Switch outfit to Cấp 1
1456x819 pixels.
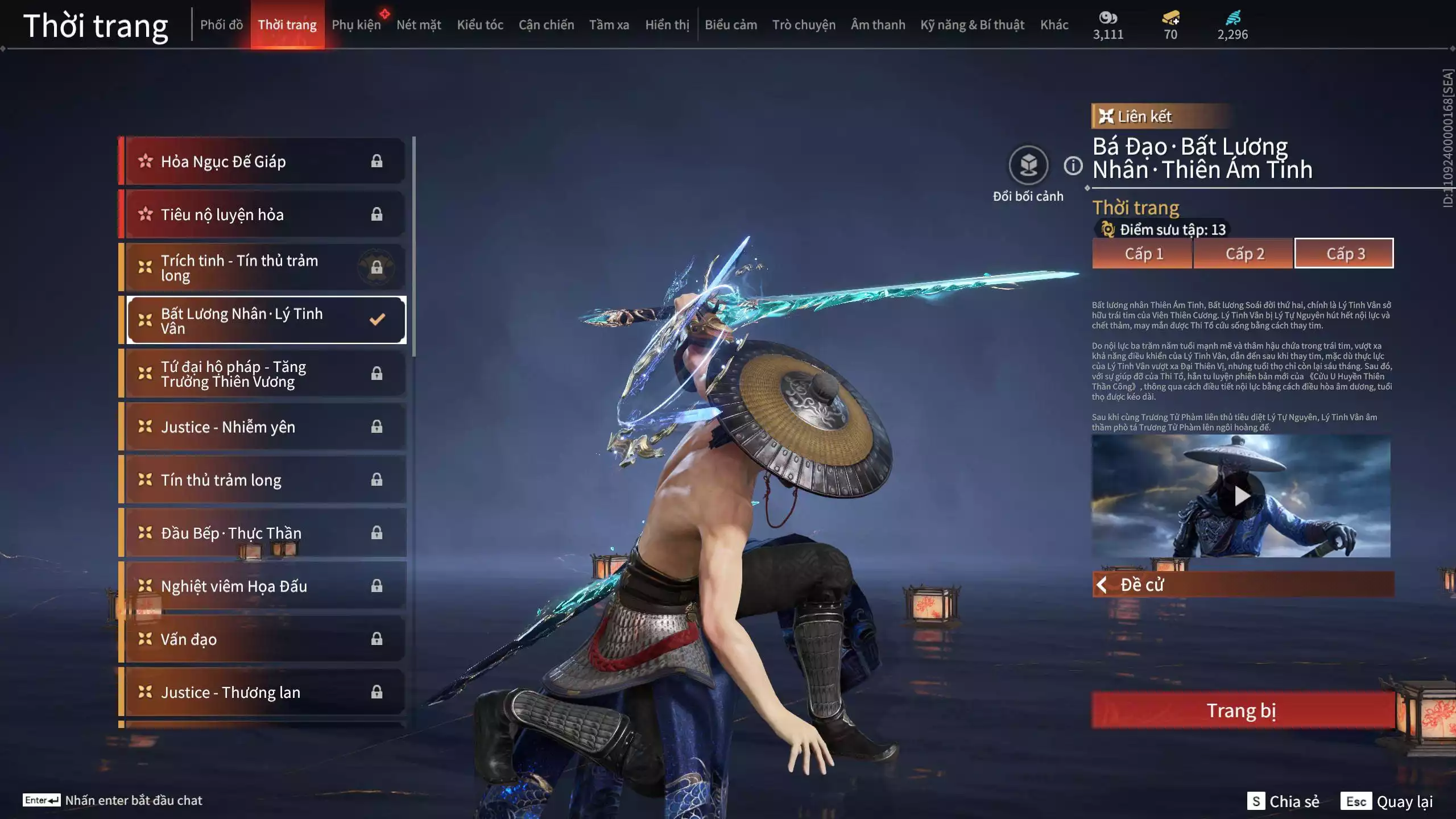[x=1143, y=254]
